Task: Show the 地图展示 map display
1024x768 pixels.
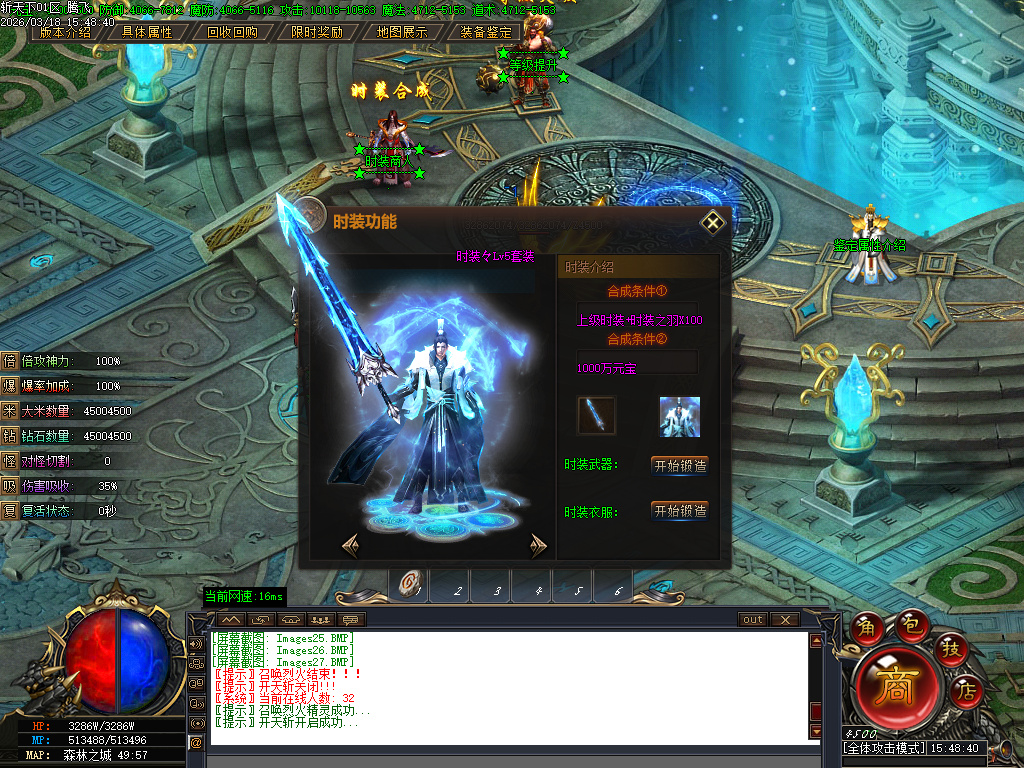Action: (402, 31)
